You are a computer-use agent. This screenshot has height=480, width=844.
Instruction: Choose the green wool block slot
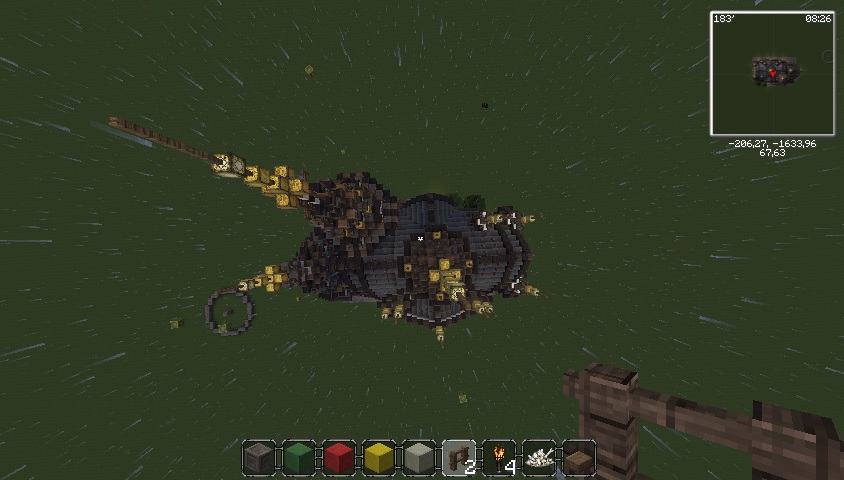click(299, 458)
